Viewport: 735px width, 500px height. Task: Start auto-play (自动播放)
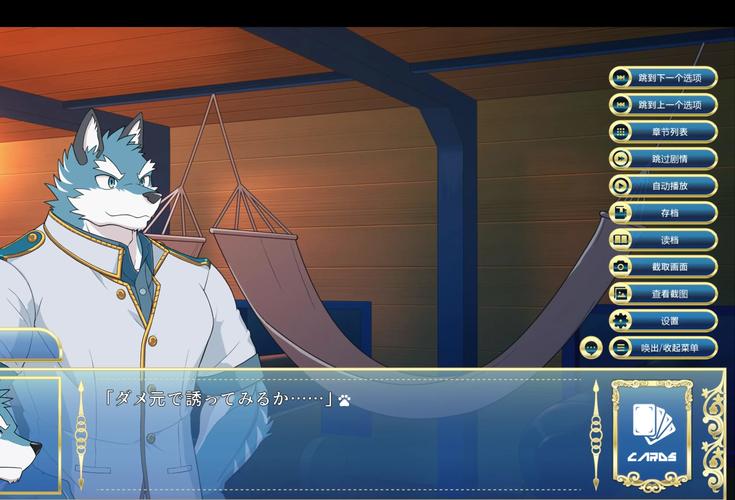[x=663, y=186]
